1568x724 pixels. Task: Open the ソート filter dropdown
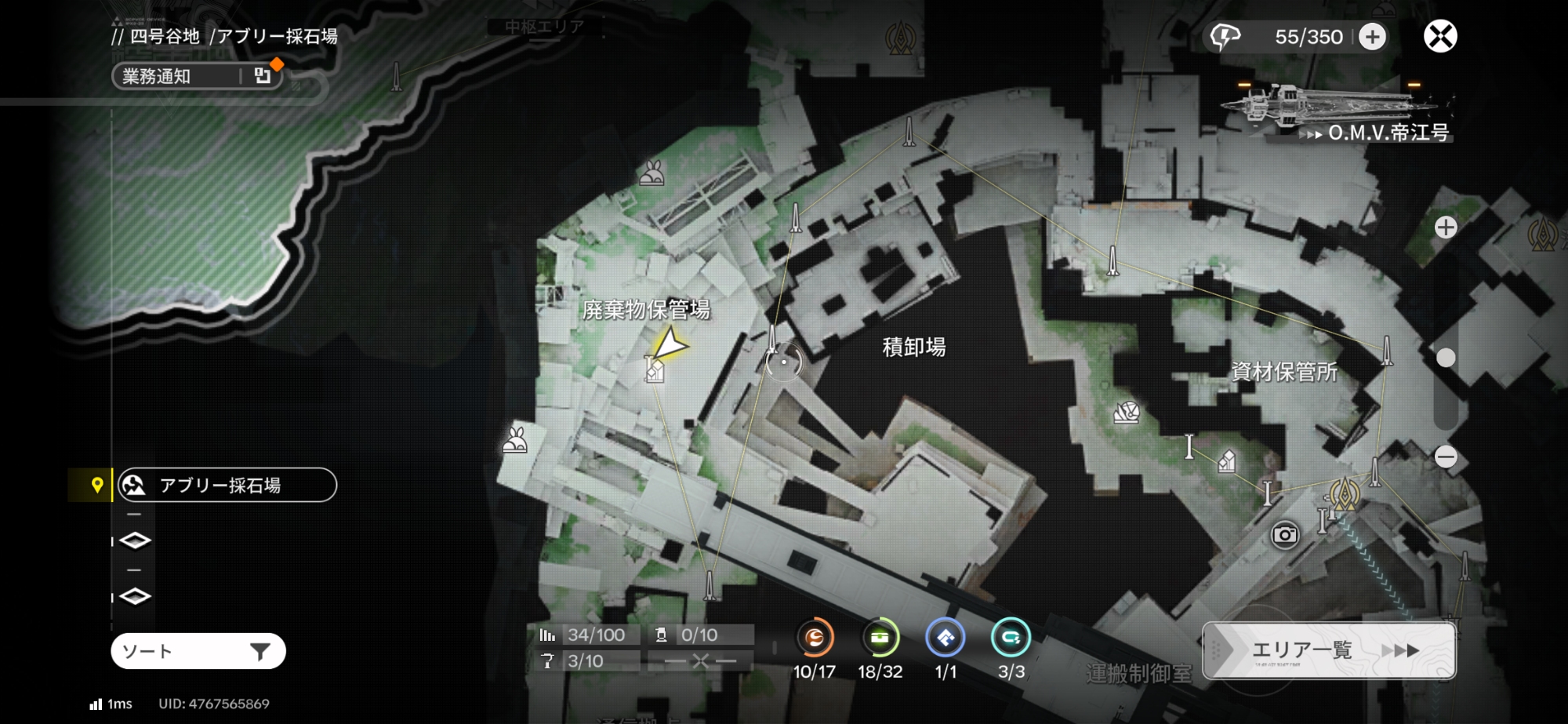(198, 651)
